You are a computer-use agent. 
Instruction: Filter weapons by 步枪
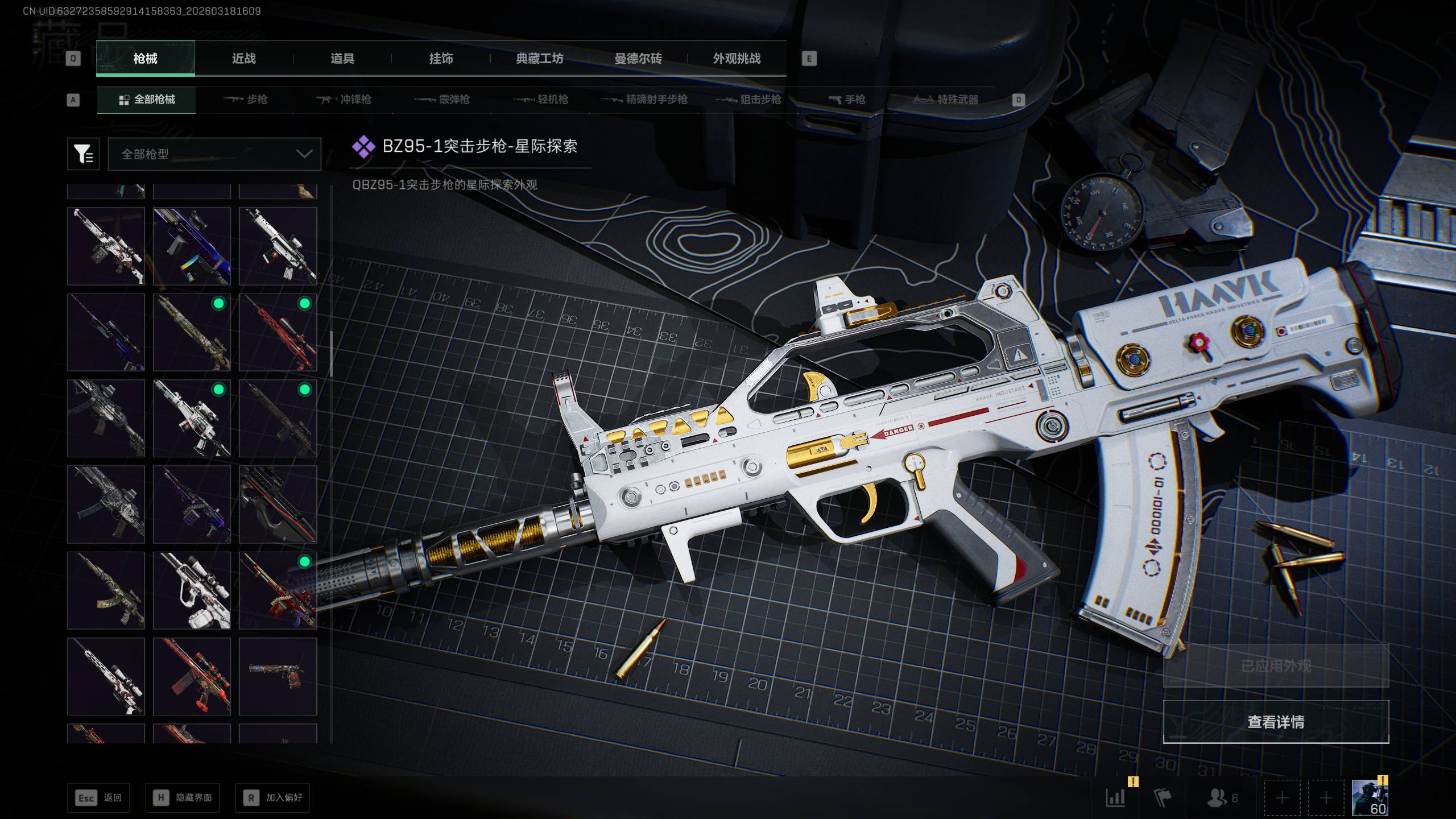[245, 100]
